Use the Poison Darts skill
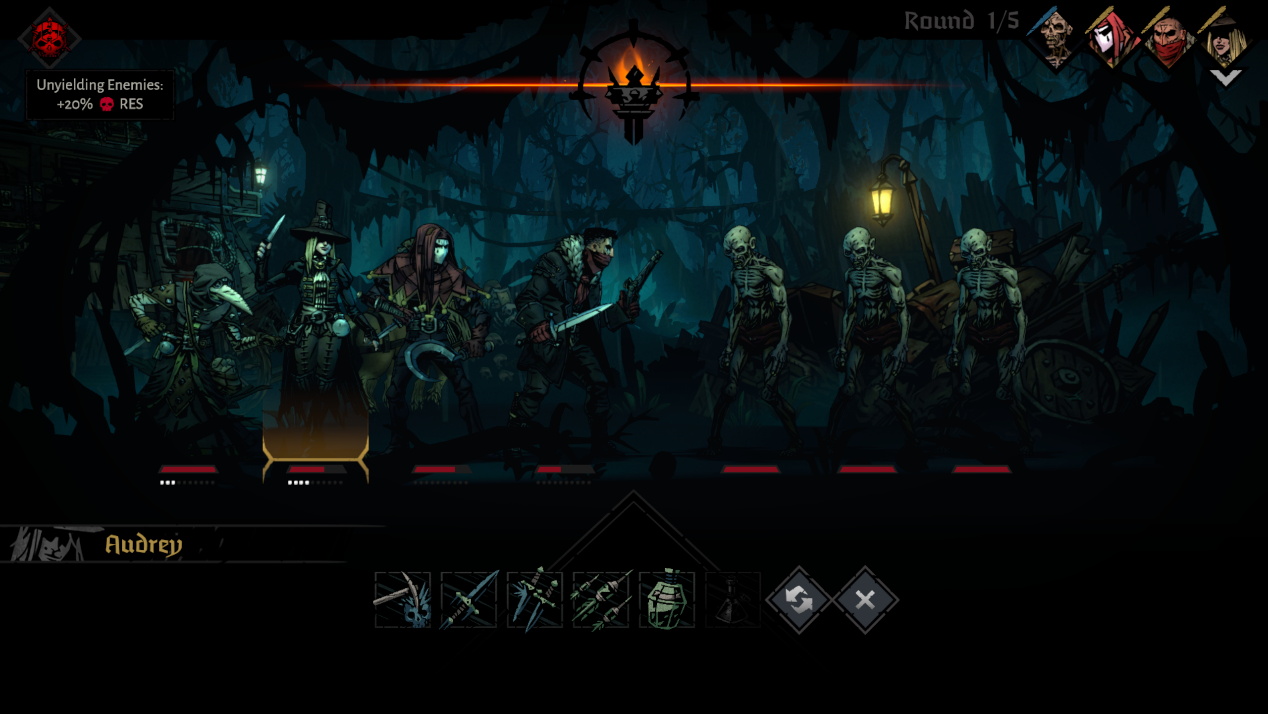The image size is (1268, 714). [x=601, y=600]
